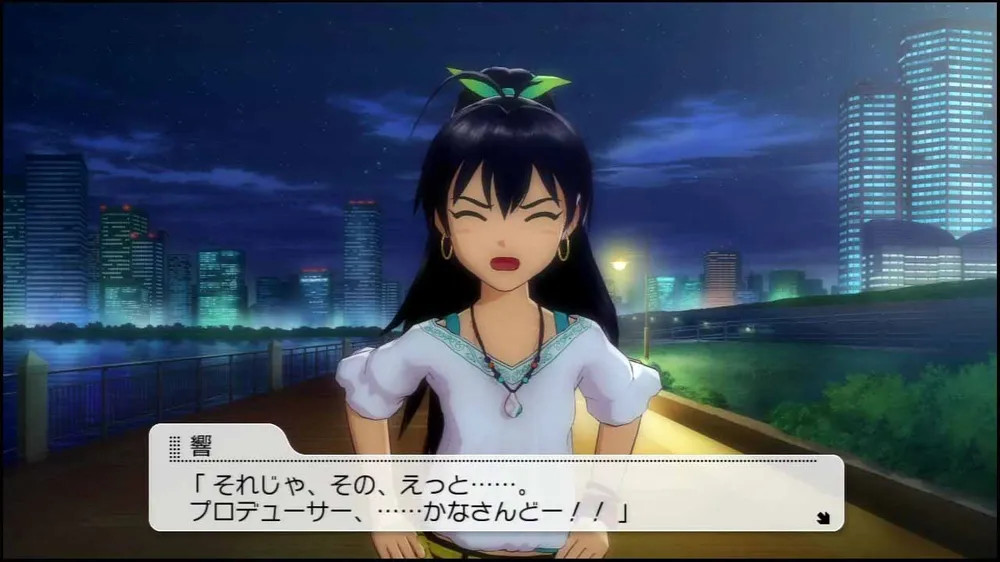Click the dialogue box to continue
Image resolution: width=1000 pixels, height=562 pixels.
tap(495, 494)
